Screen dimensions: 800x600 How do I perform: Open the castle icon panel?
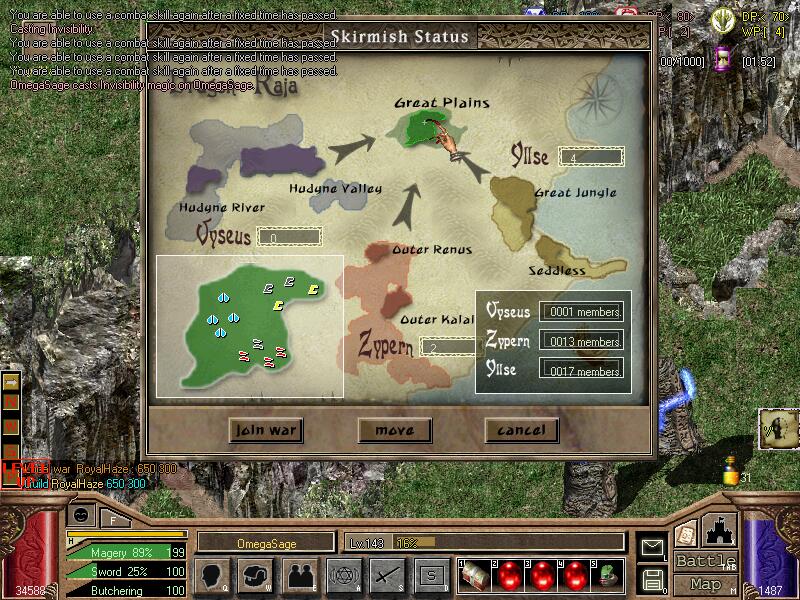[721, 531]
